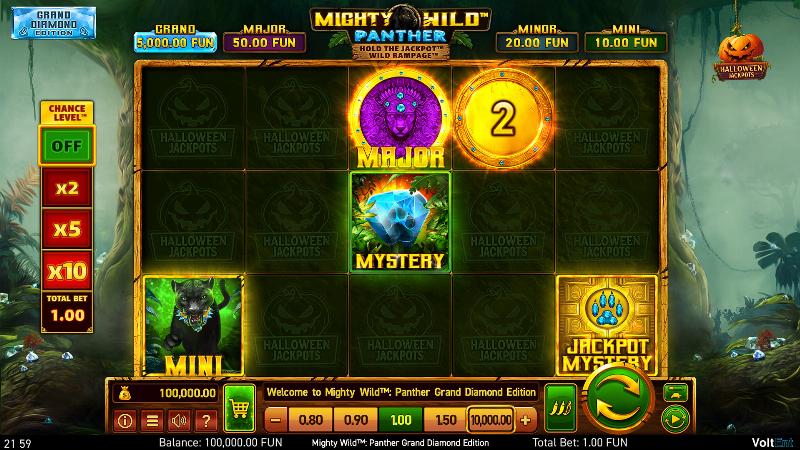Set the bet to 0.90
The height and width of the screenshot is (450, 800).
coord(355,420)
